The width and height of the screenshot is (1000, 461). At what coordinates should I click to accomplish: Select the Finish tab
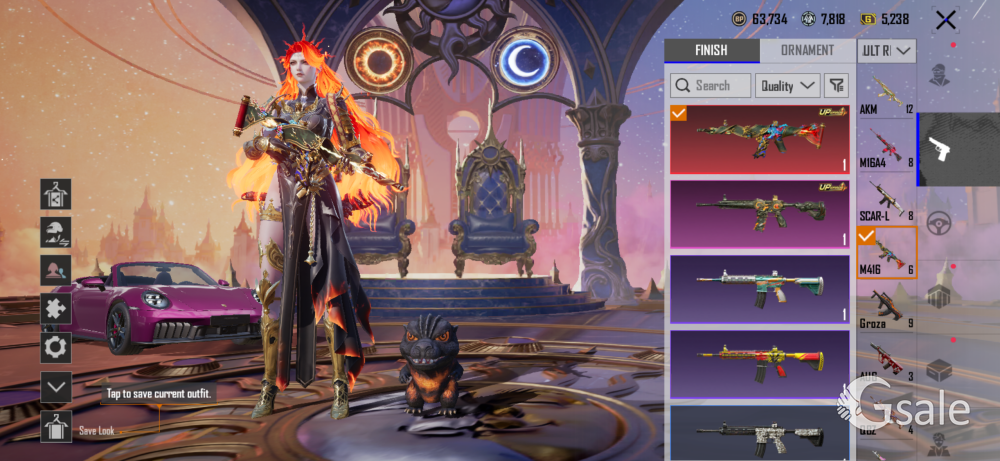click(711, 51)
